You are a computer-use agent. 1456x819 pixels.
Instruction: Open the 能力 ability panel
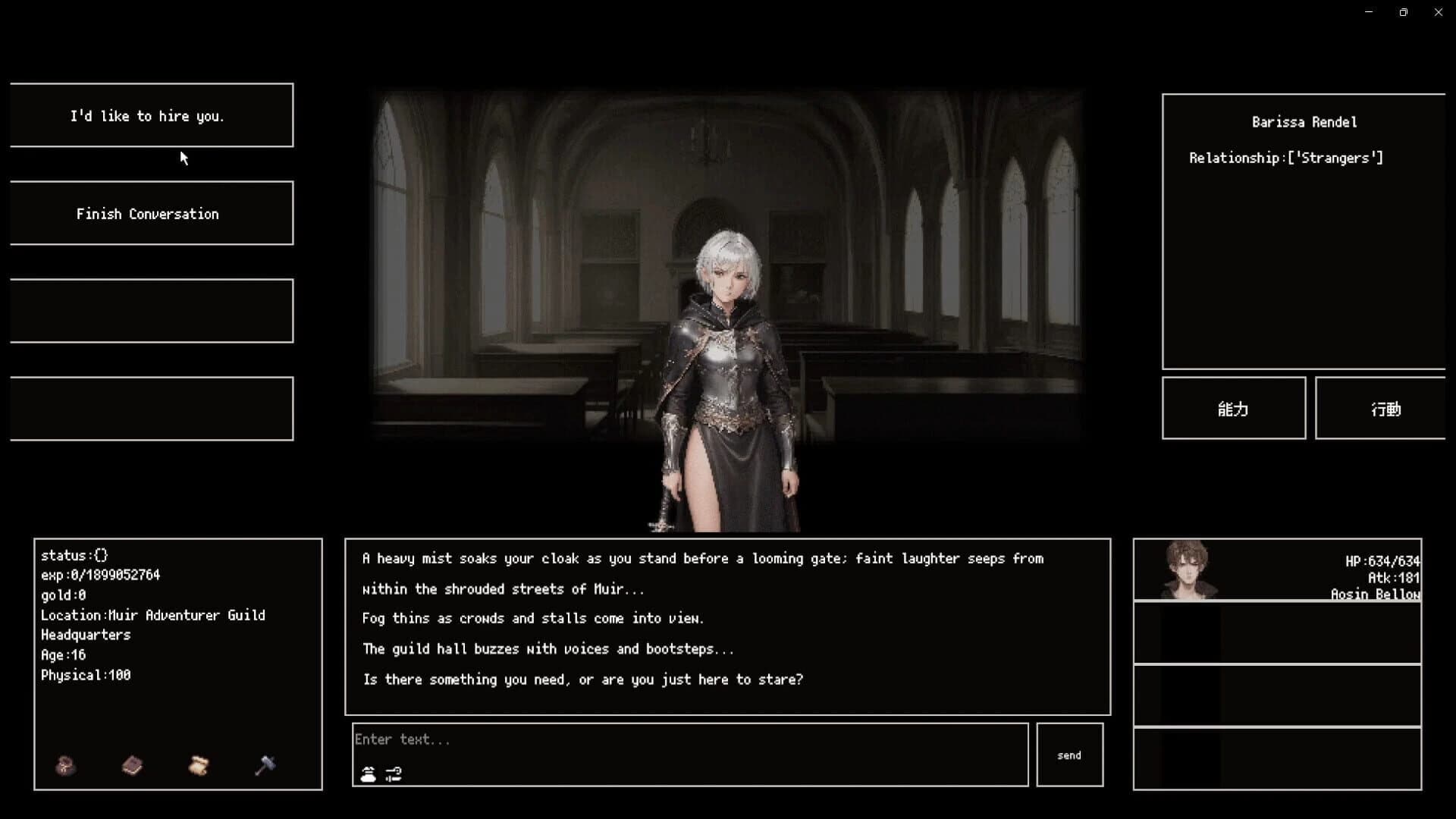pyautogui.click(x=1234, y=408)
